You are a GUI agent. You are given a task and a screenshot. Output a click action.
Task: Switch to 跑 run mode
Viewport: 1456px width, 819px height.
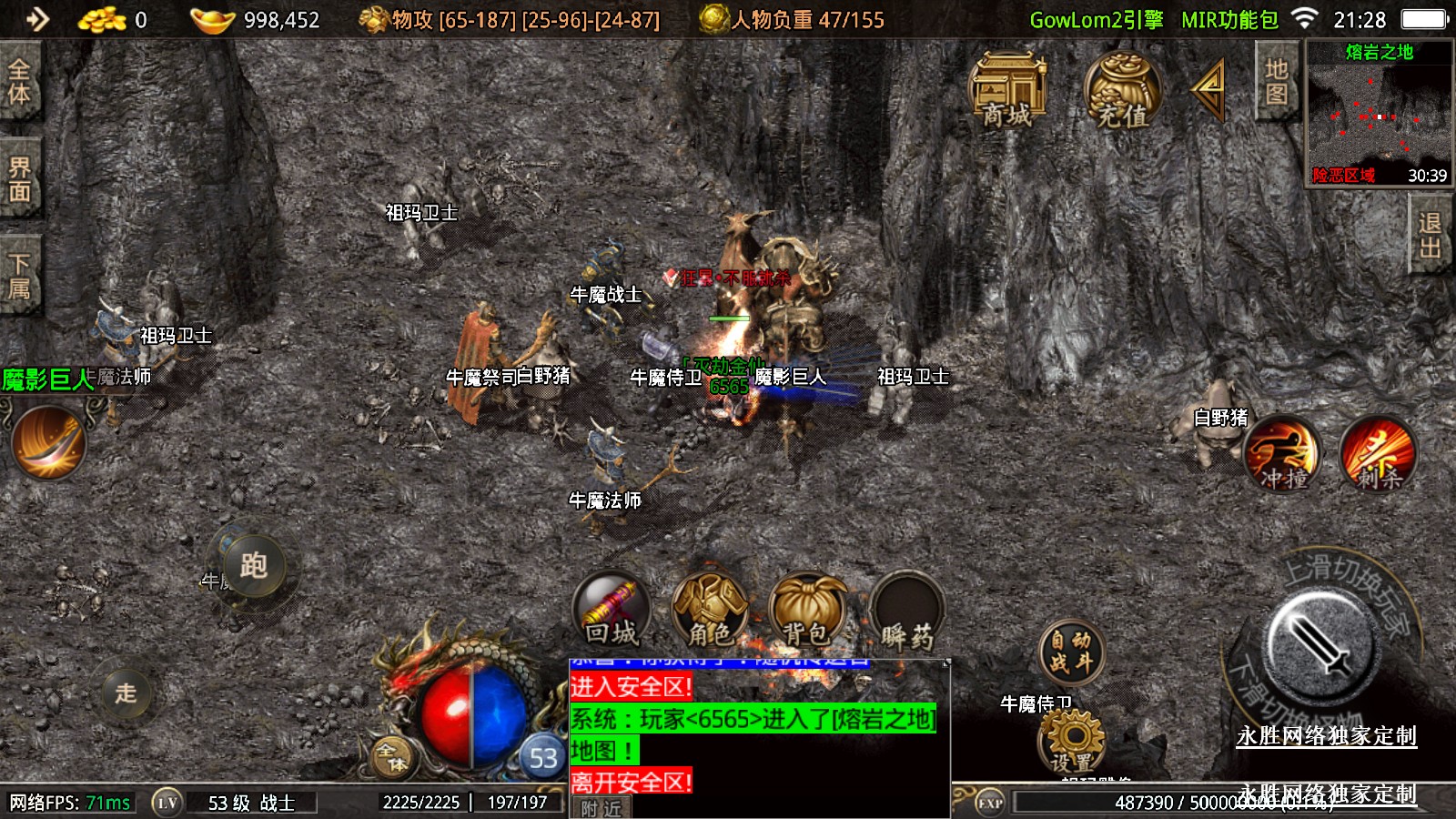coord(253,566)
